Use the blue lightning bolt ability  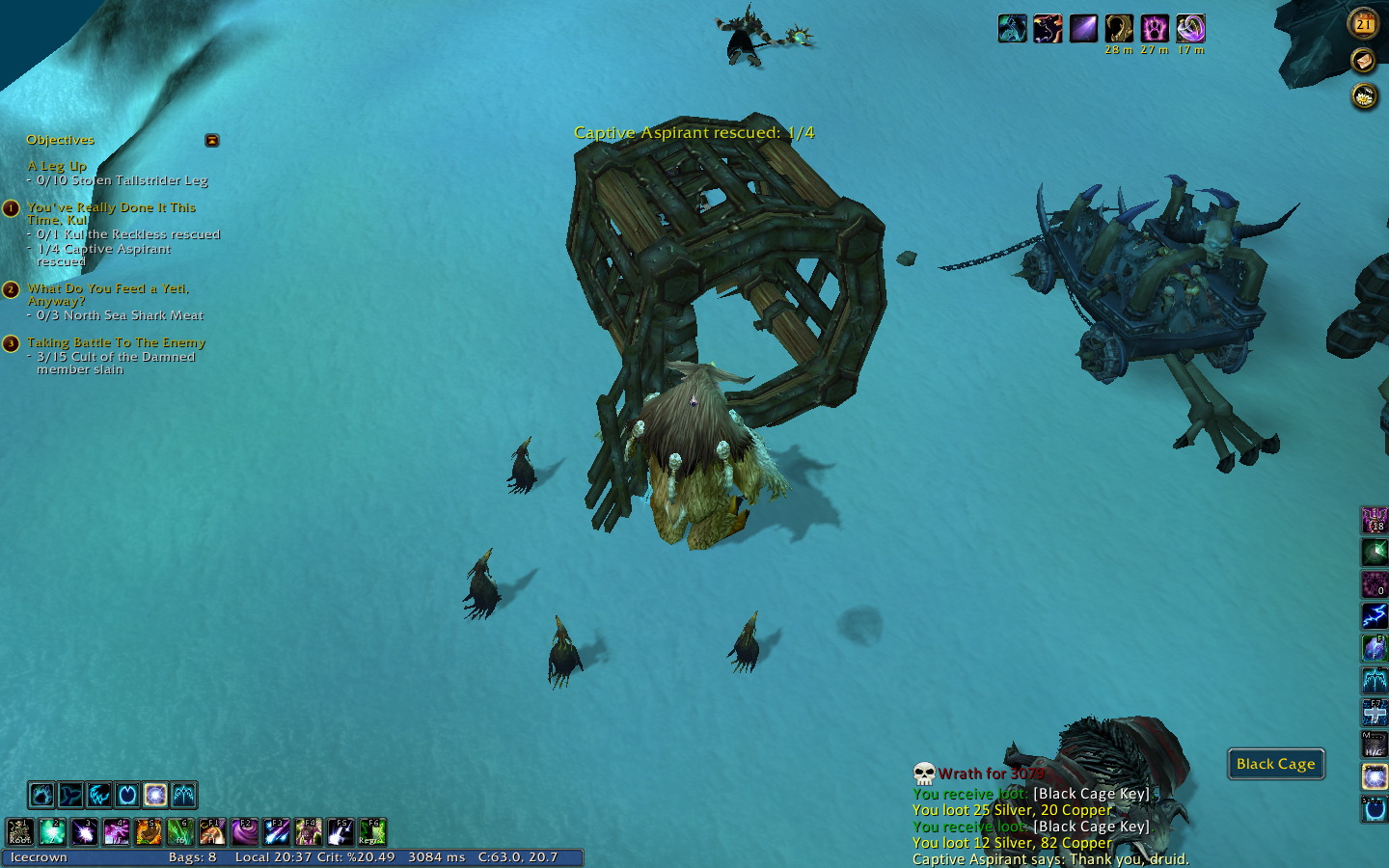click(1374, 615)
